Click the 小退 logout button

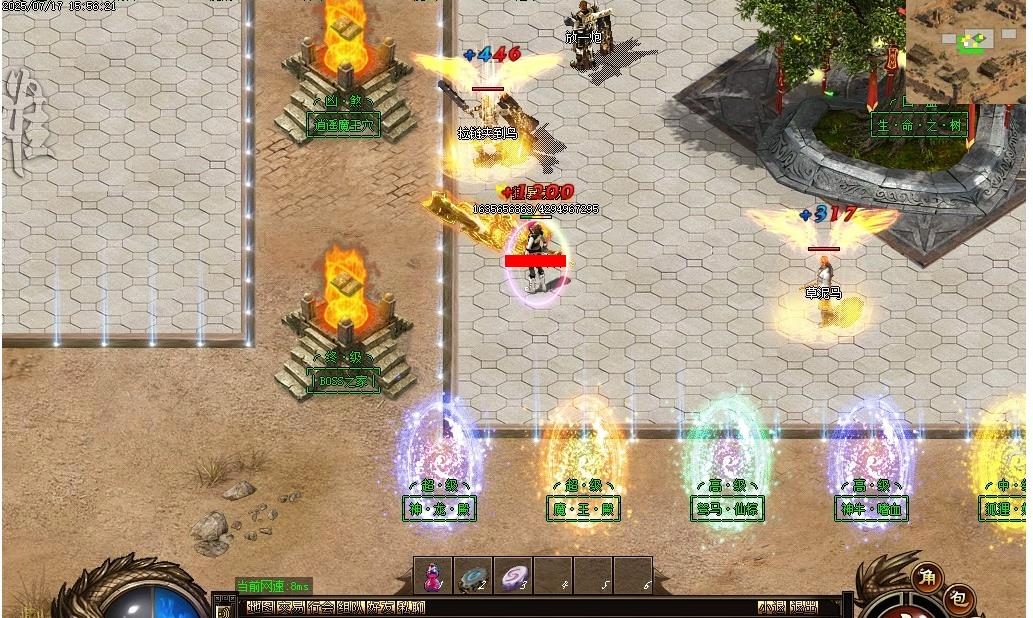point(771,607)
